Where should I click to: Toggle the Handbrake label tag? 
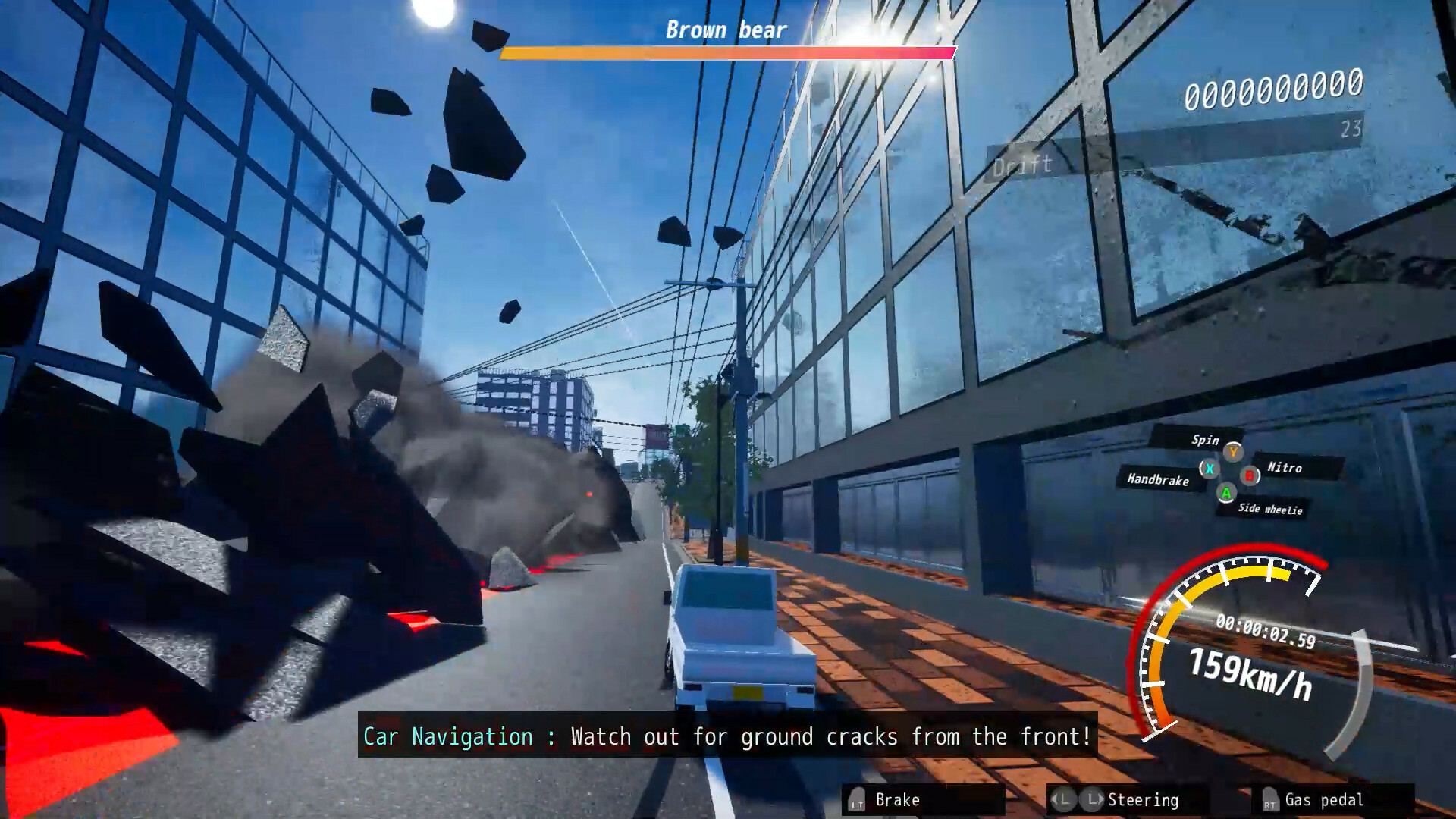(x=1159, y=480)
